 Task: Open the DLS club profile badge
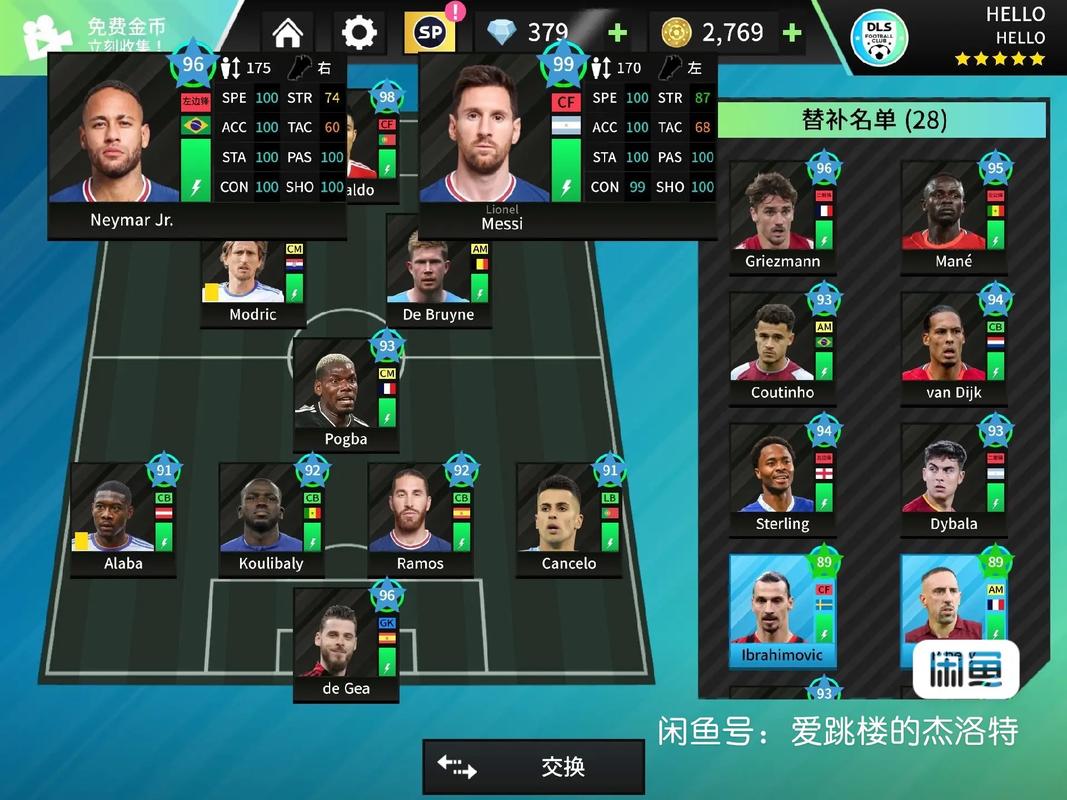(878, 39)
